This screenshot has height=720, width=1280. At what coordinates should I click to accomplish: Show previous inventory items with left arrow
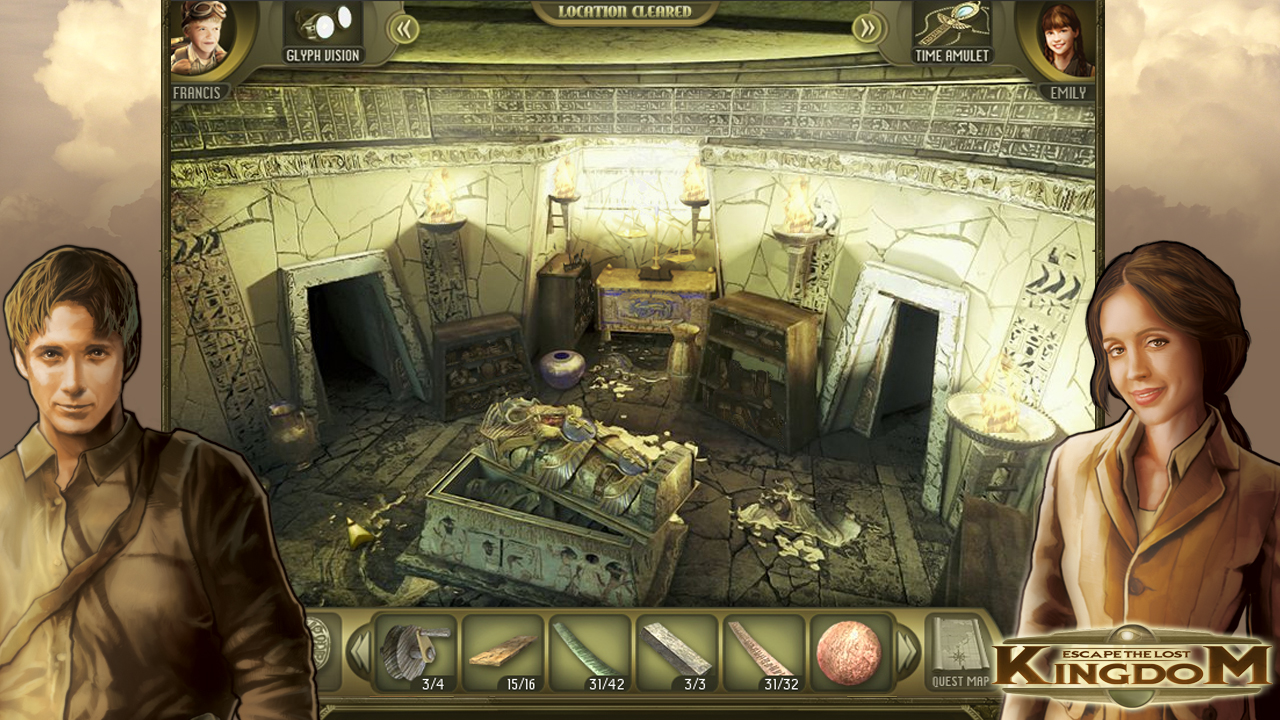pos(358,652)
